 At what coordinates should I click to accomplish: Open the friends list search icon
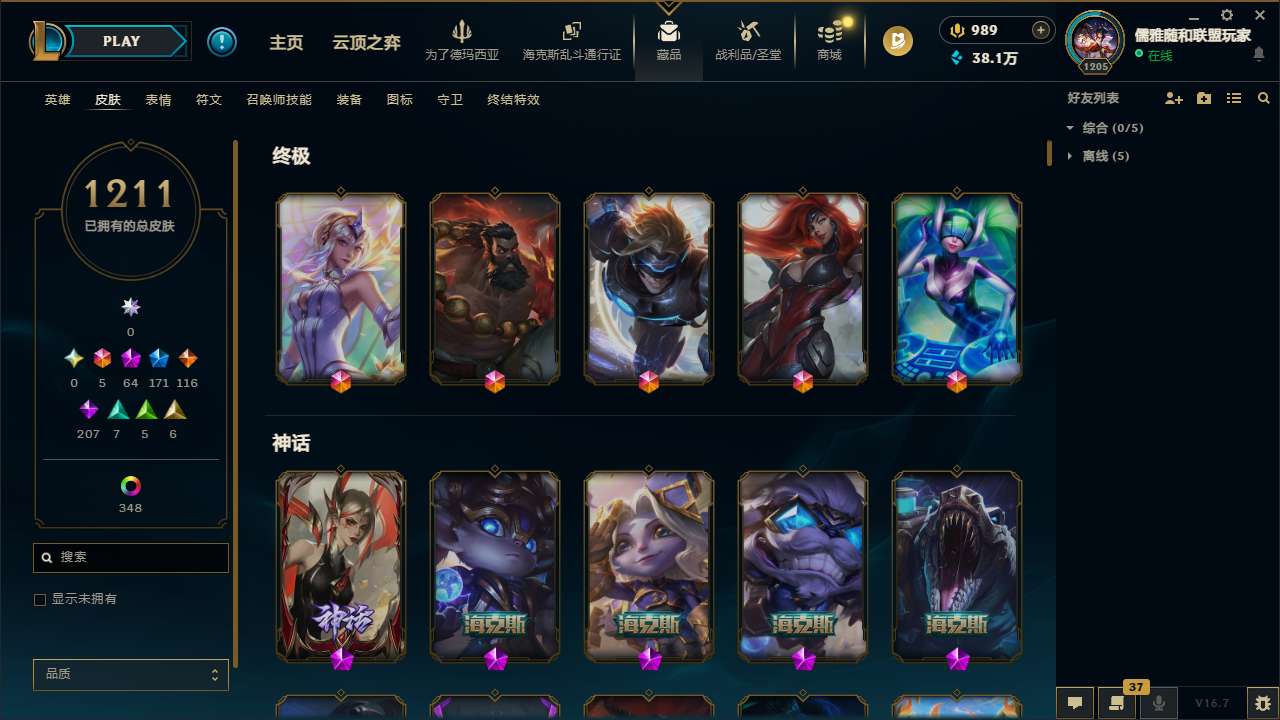(x=1264, y=97)
